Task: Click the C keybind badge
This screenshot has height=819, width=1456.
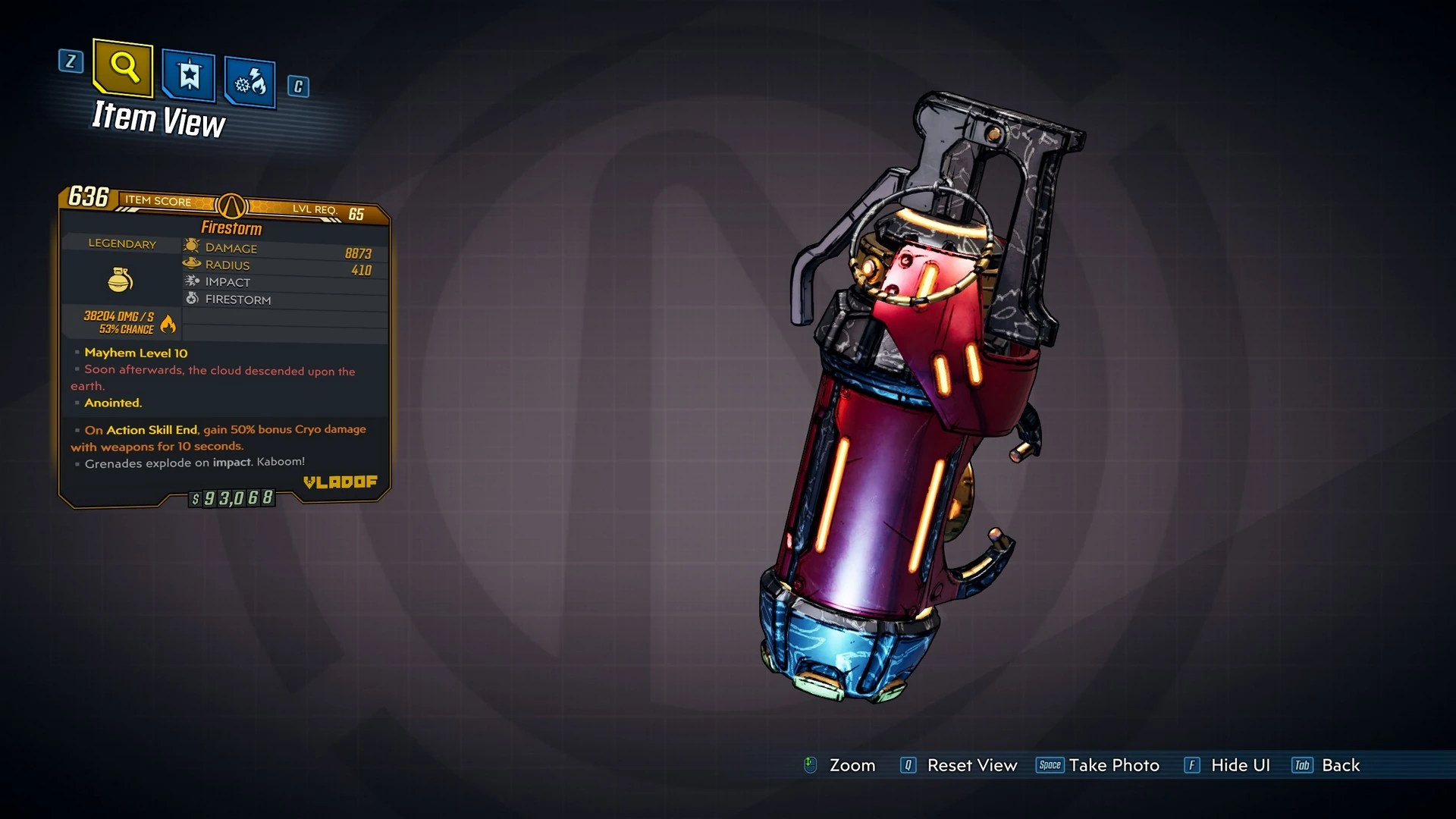Action: click(x=297, y=87)
